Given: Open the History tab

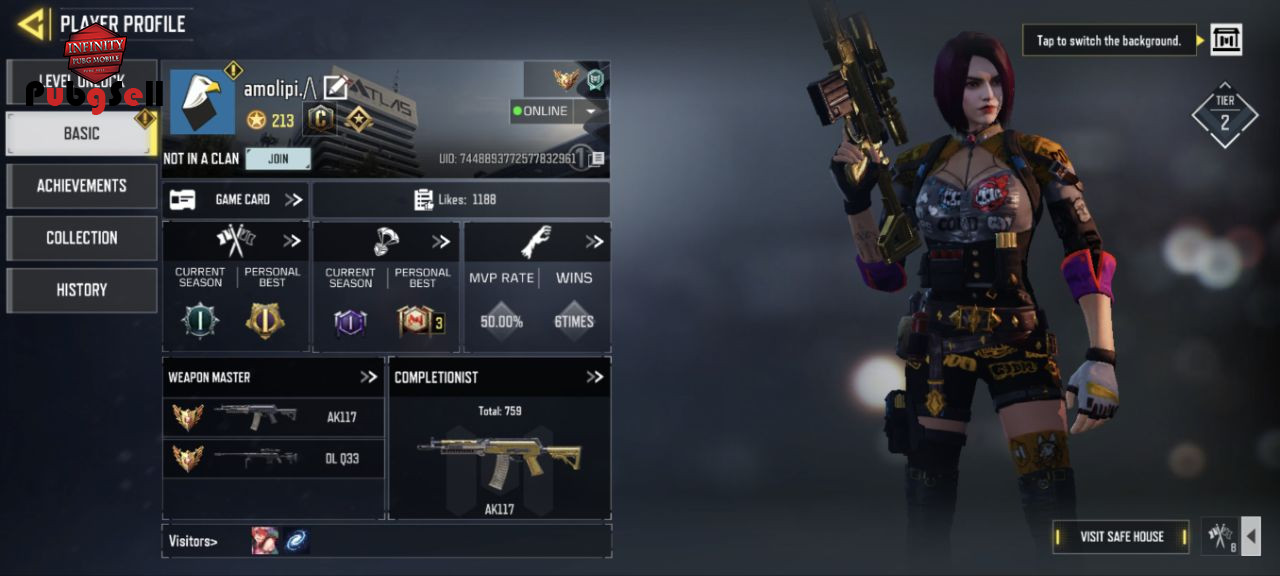Looking at the screenshot, I should [x=81, y=290].
